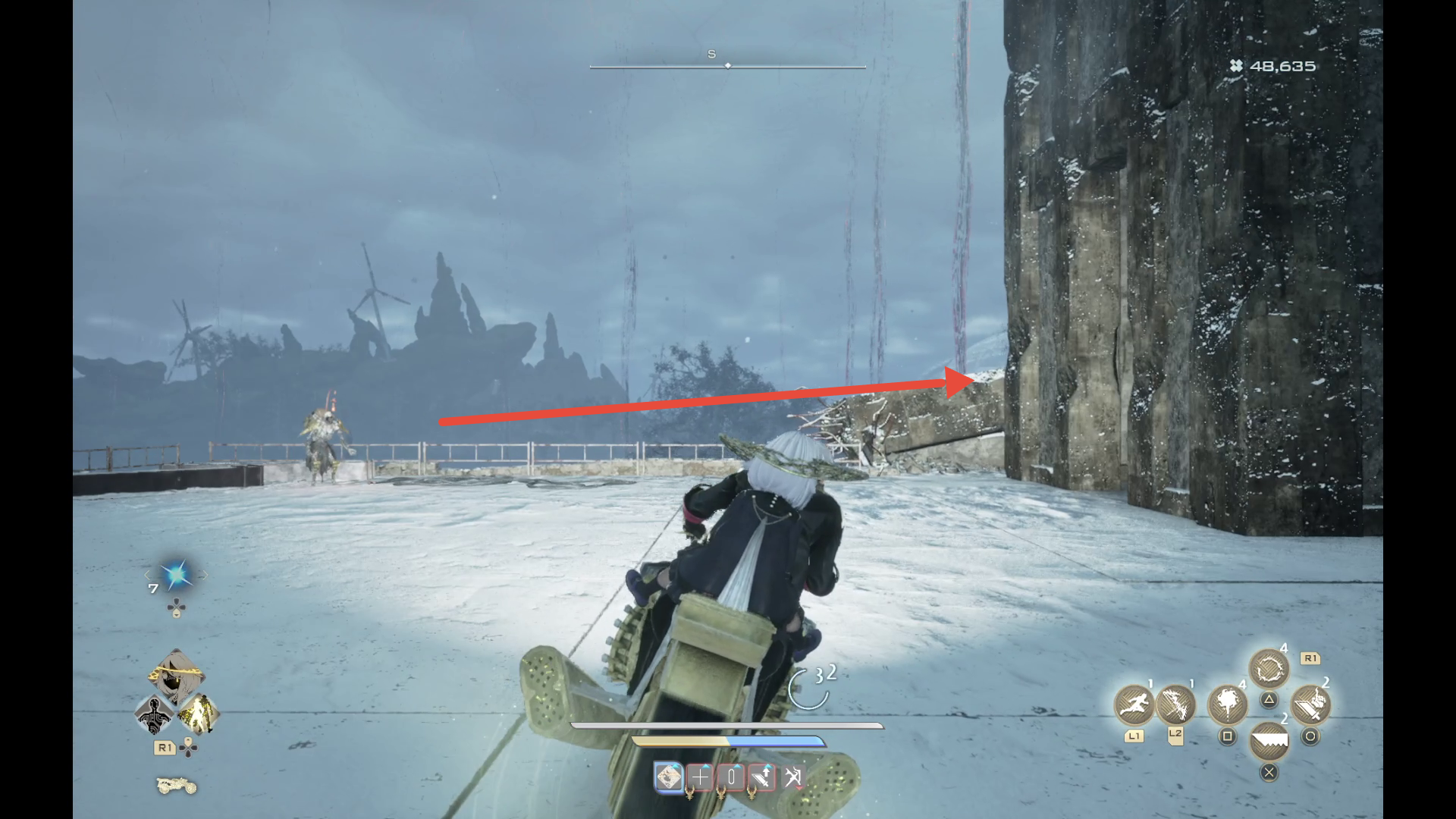The image size is (1456, 819).
Task: Select the sword with up-arrow buff
Action: pos(762,777)
